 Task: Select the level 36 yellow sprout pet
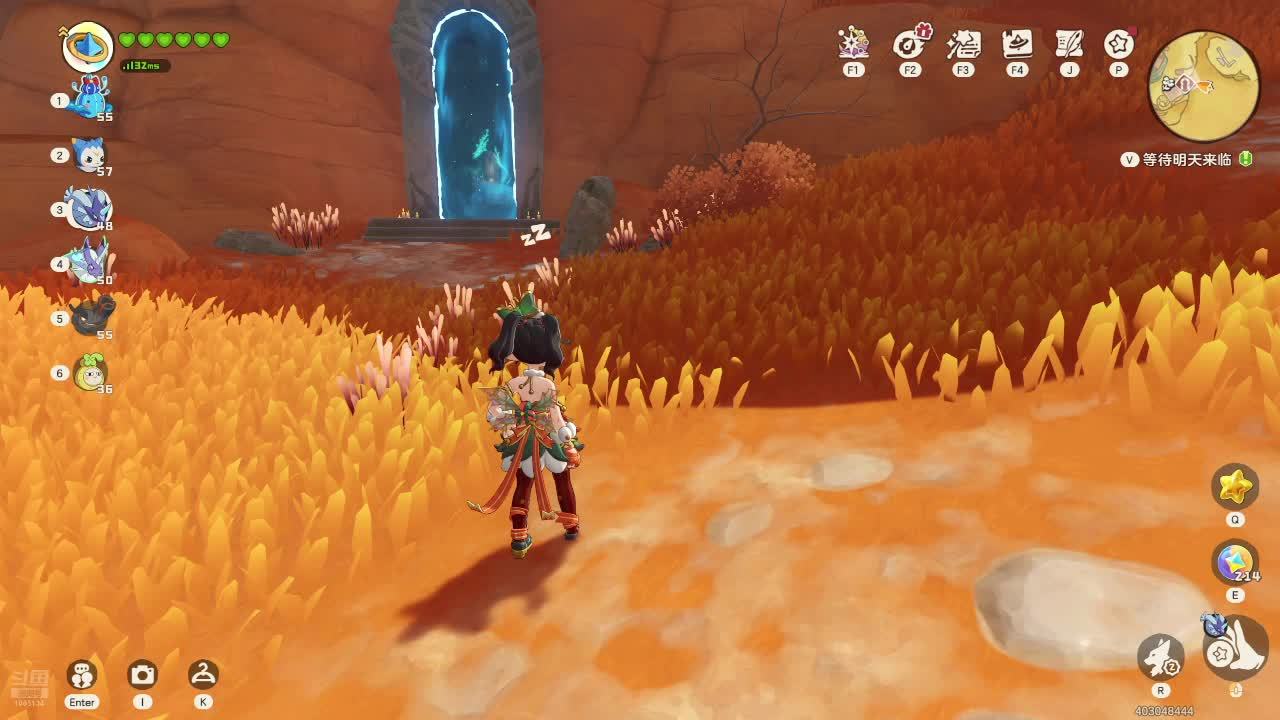pos(90,373)
